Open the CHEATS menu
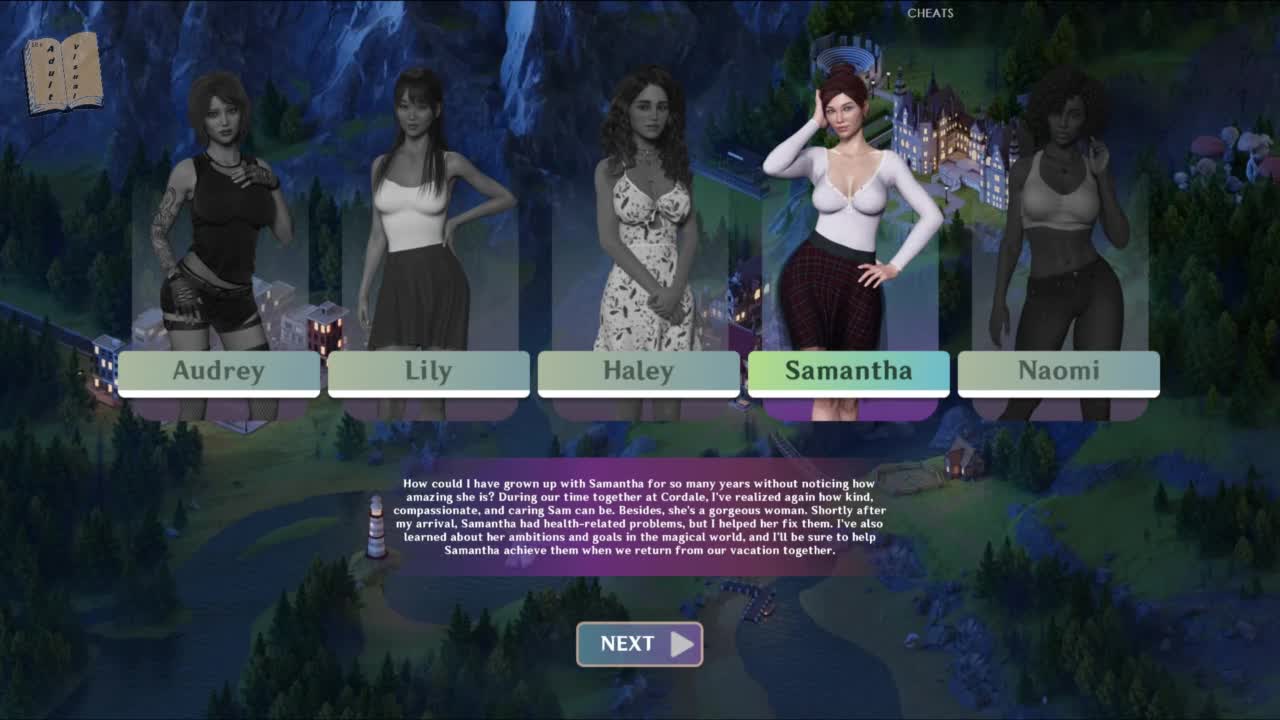Screen dimensions: 1280x720 pos(930,13)
